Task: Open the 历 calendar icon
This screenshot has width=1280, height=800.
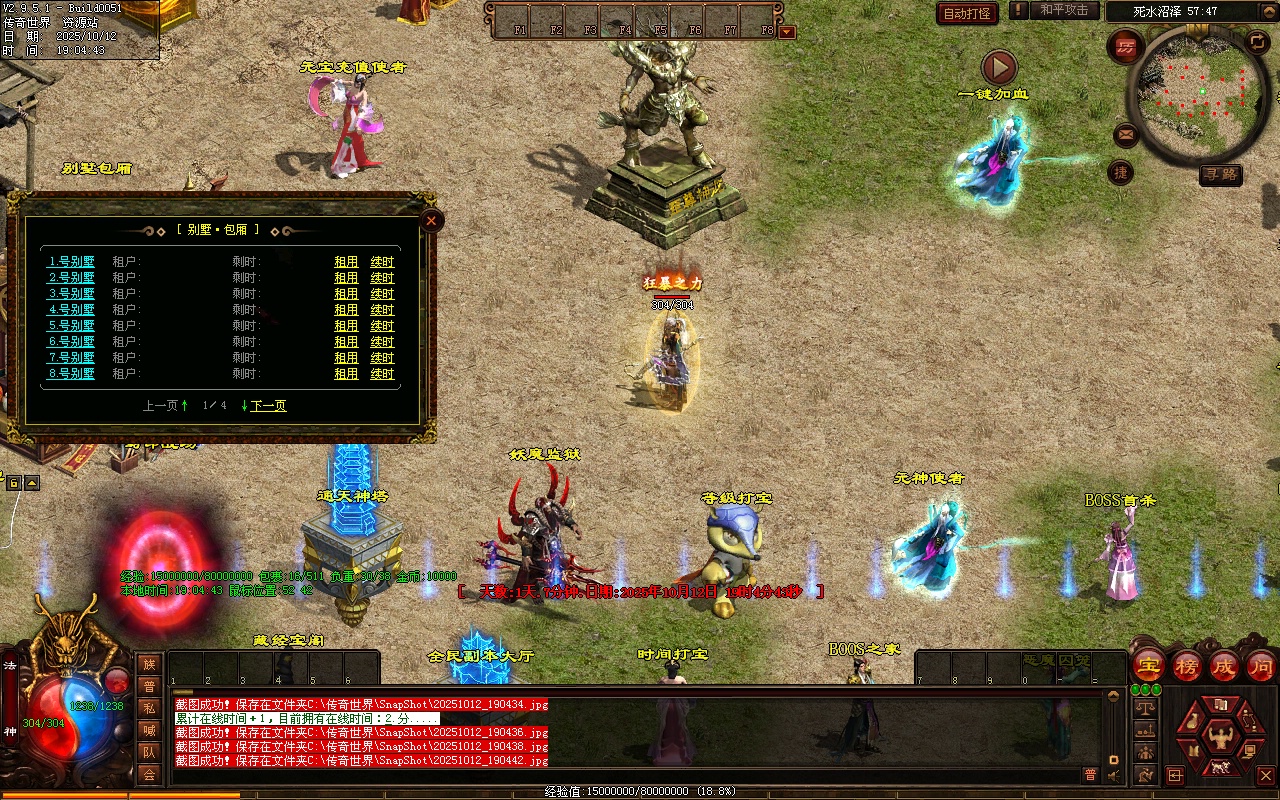Action: point(1127,47)
